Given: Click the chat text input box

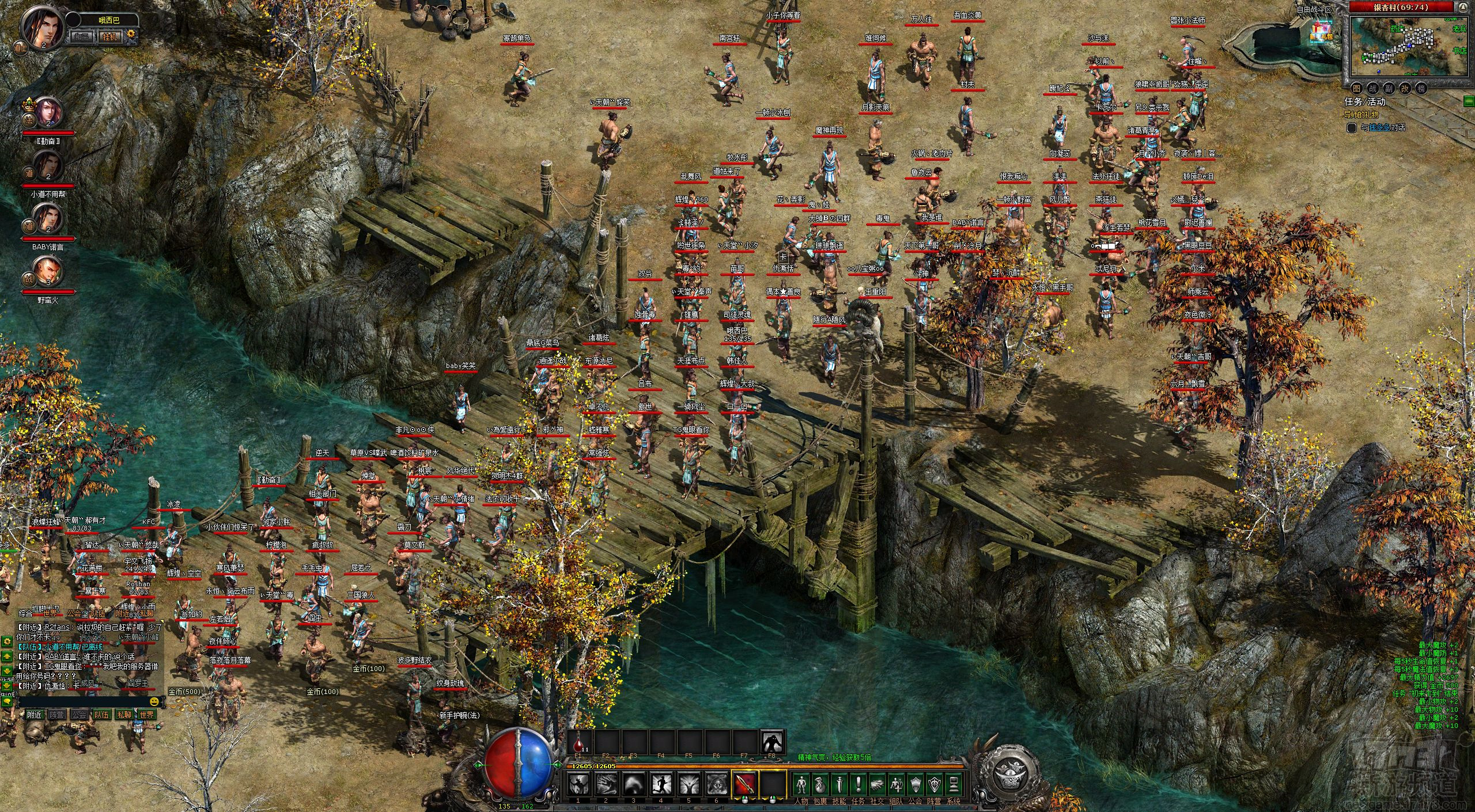Looking at the screenshot, I should click(x=81, y=701).
